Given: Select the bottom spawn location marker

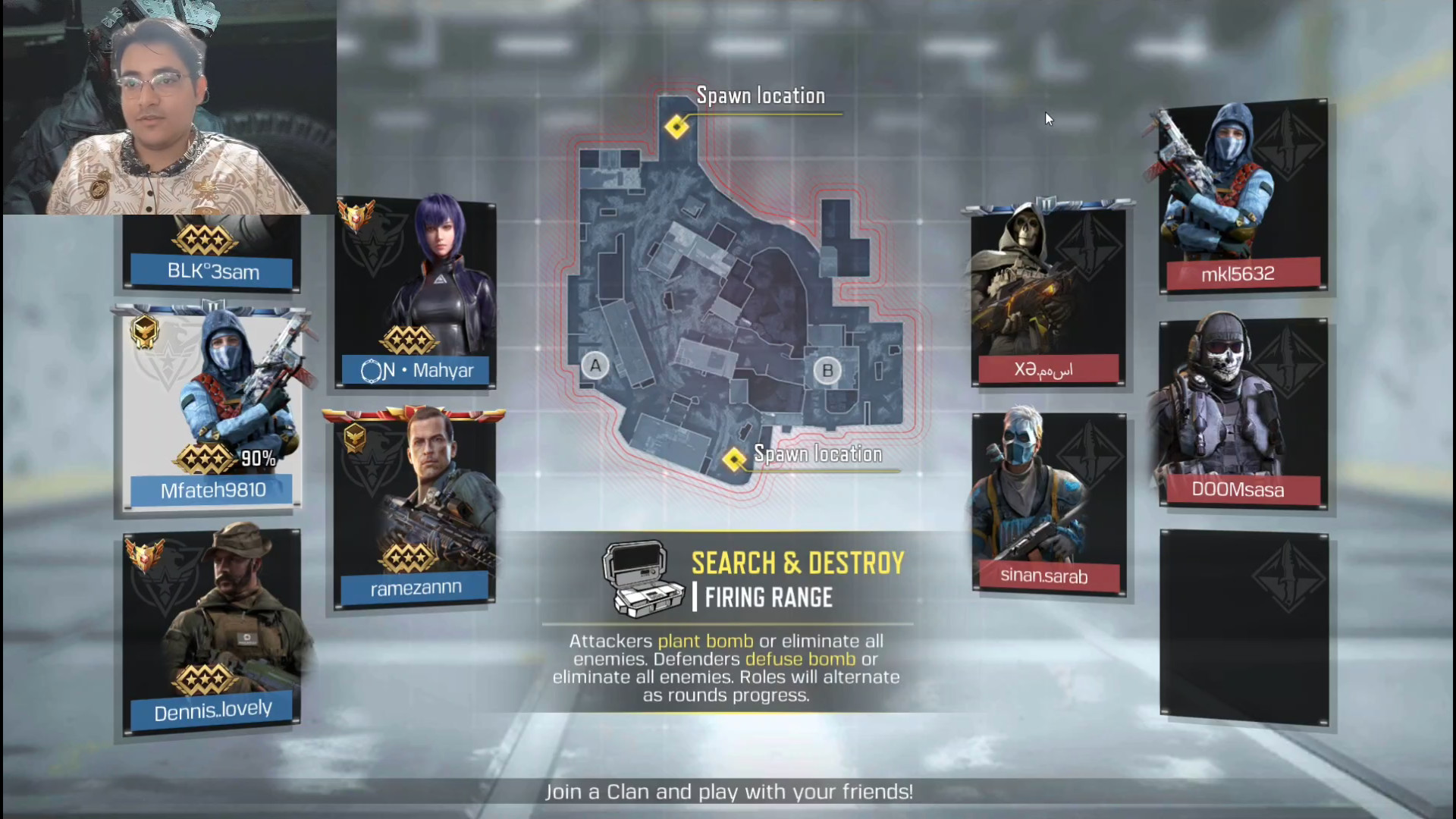Looking at the screenshot, I should coord(734,460).
